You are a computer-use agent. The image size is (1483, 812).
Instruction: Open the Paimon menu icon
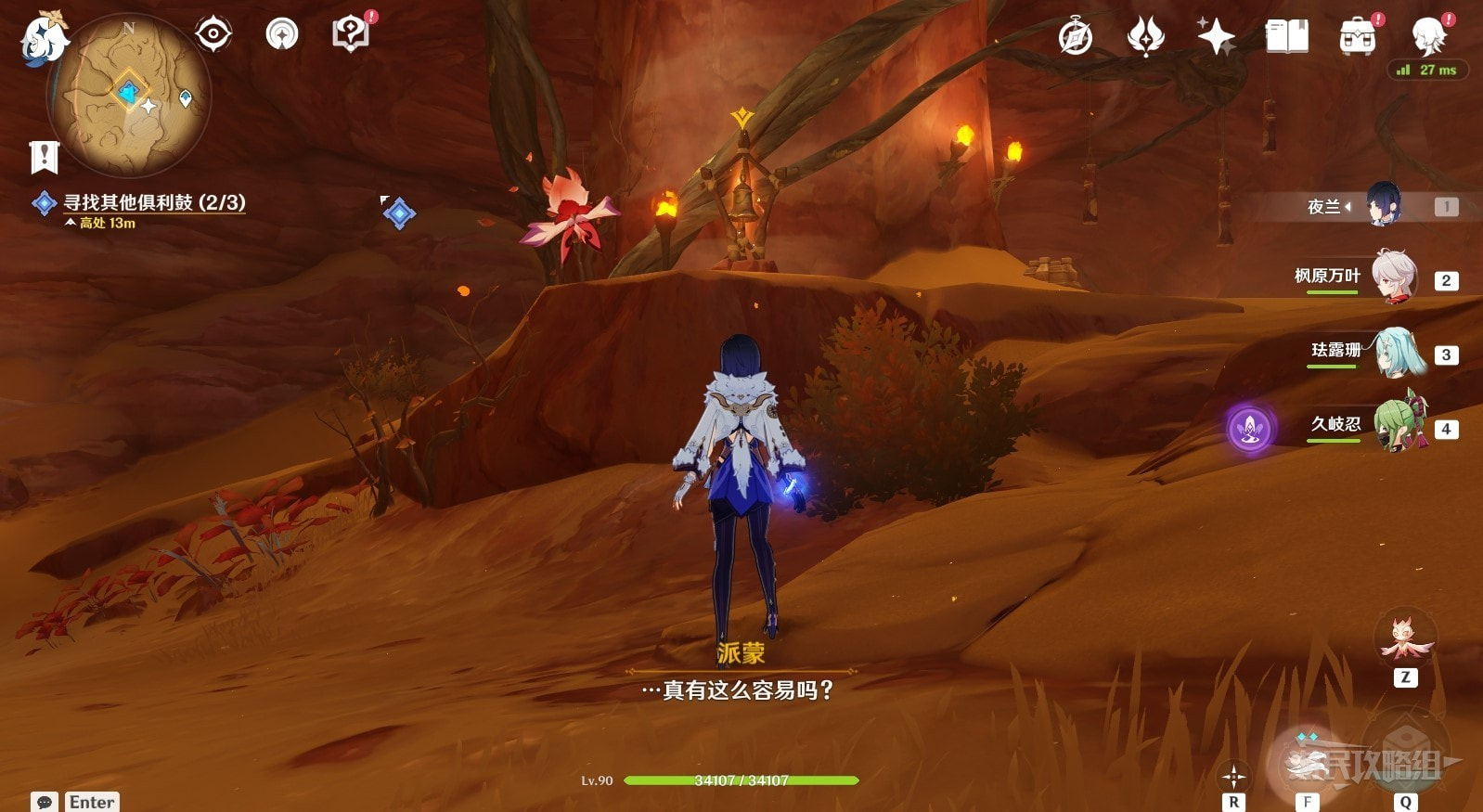(44, 38)
